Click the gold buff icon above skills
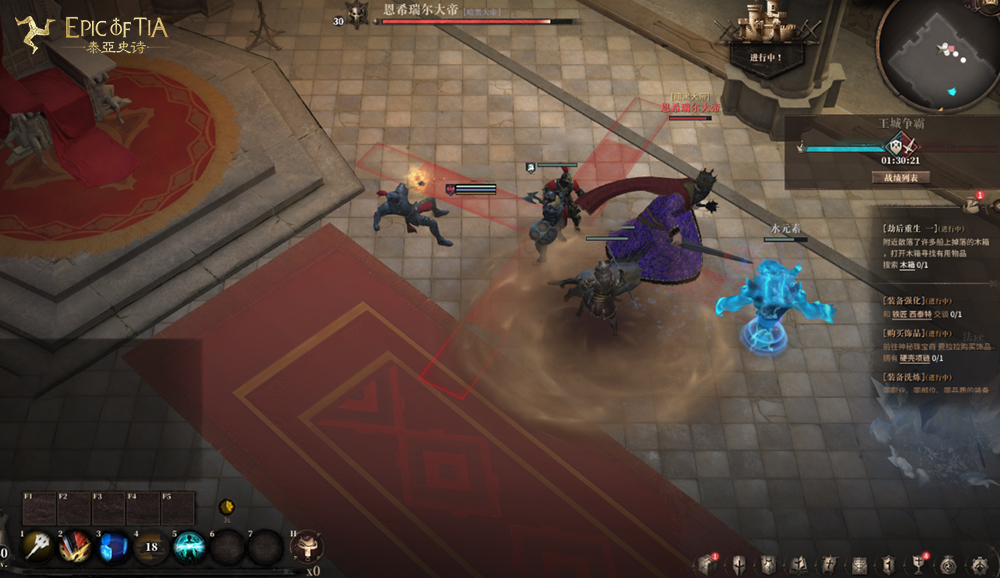The image size is (1000, 578). [227, 506]
